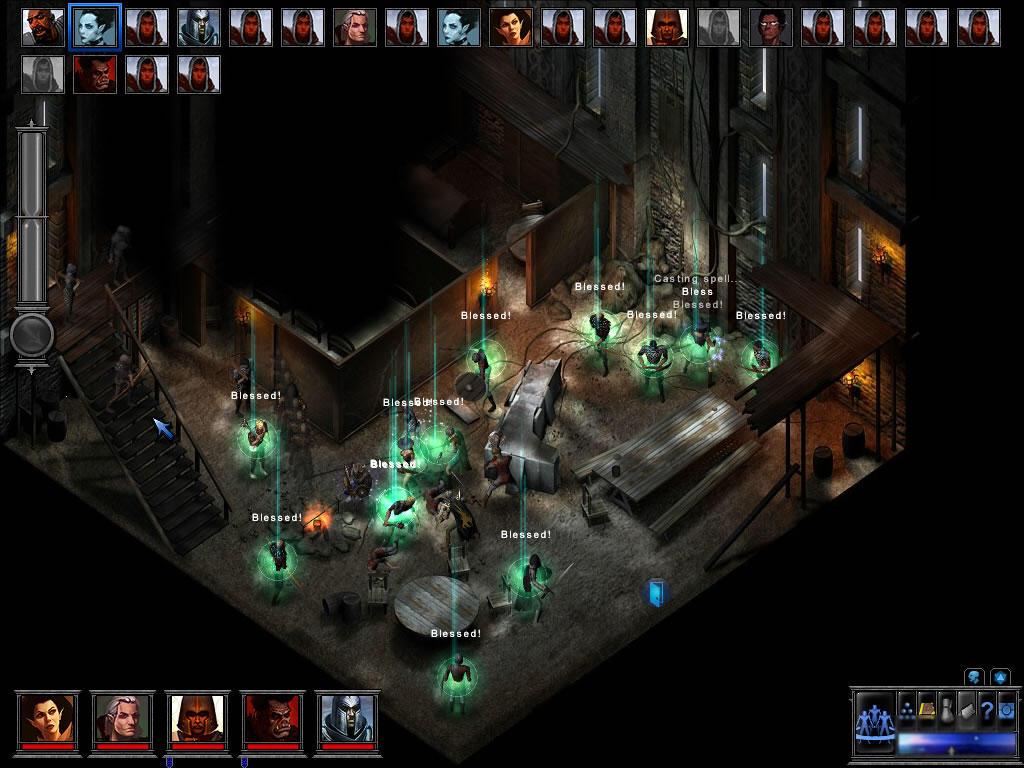Select the bald bearded man turn-order portrait
The height and width of the screenshot is (768, 1024).
pos(355,27)
